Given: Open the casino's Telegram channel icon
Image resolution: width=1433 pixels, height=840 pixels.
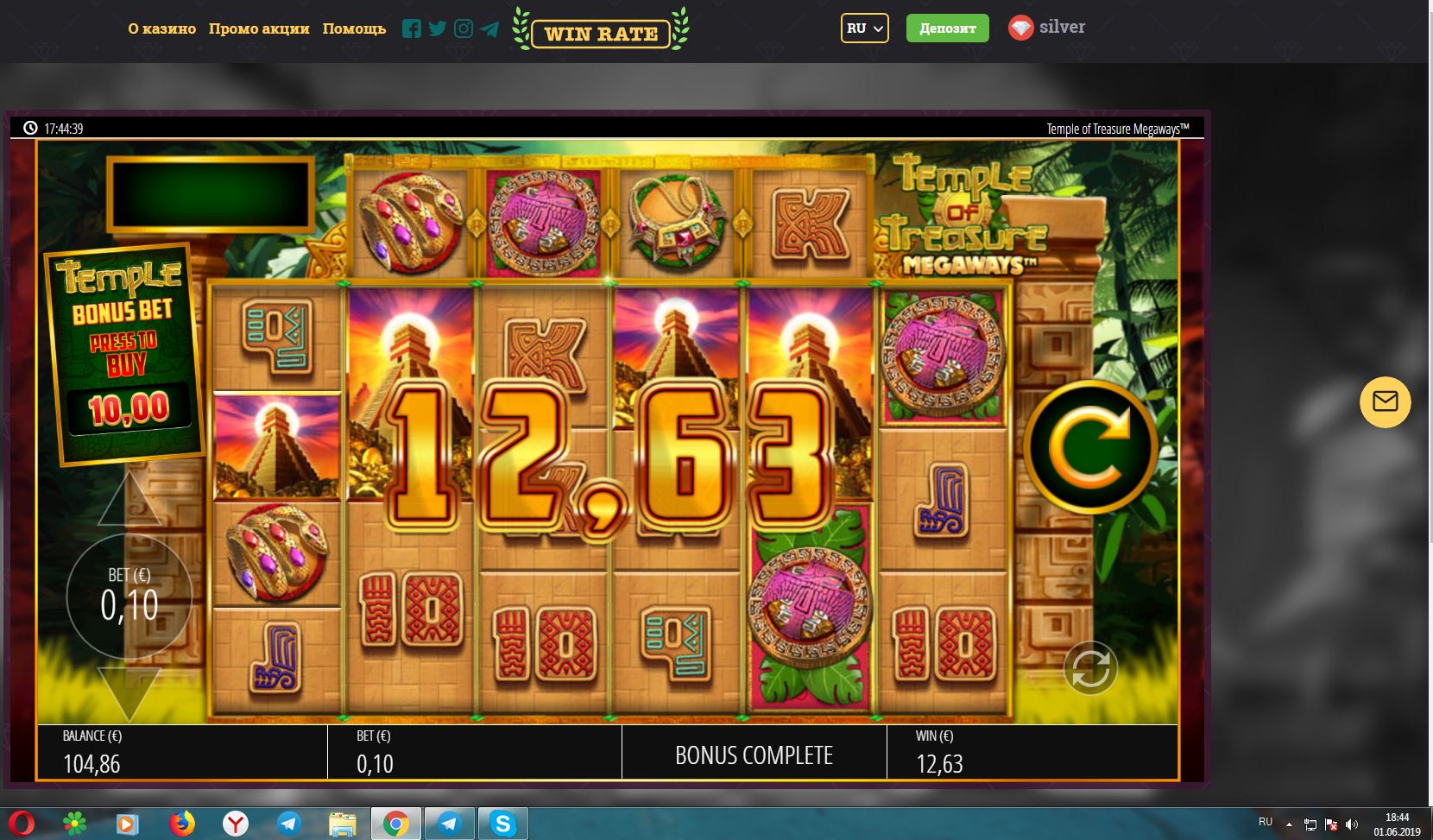Looking at the screenshot, I should click(489, 28).
